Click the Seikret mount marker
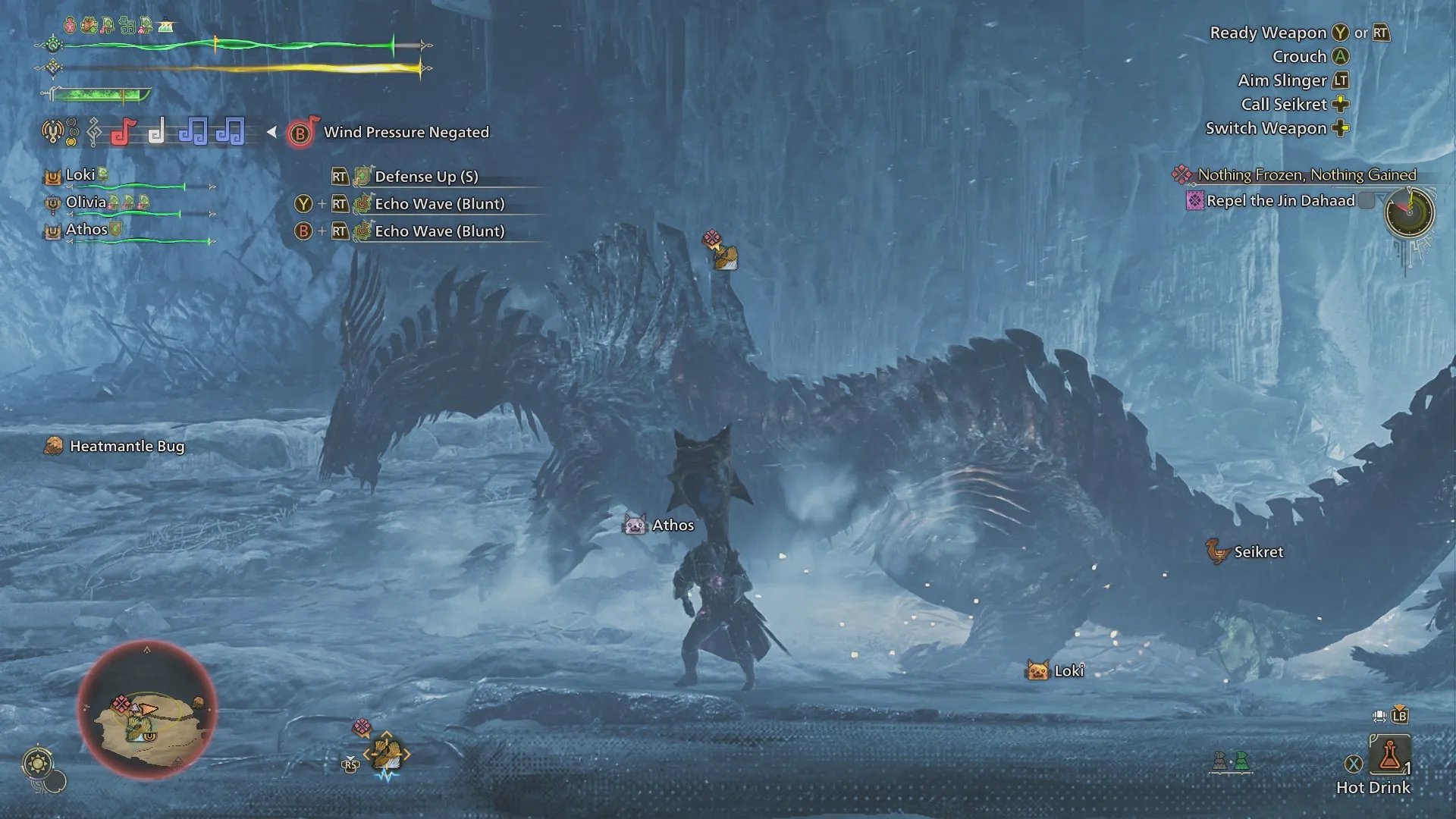 pos(1218,552)
